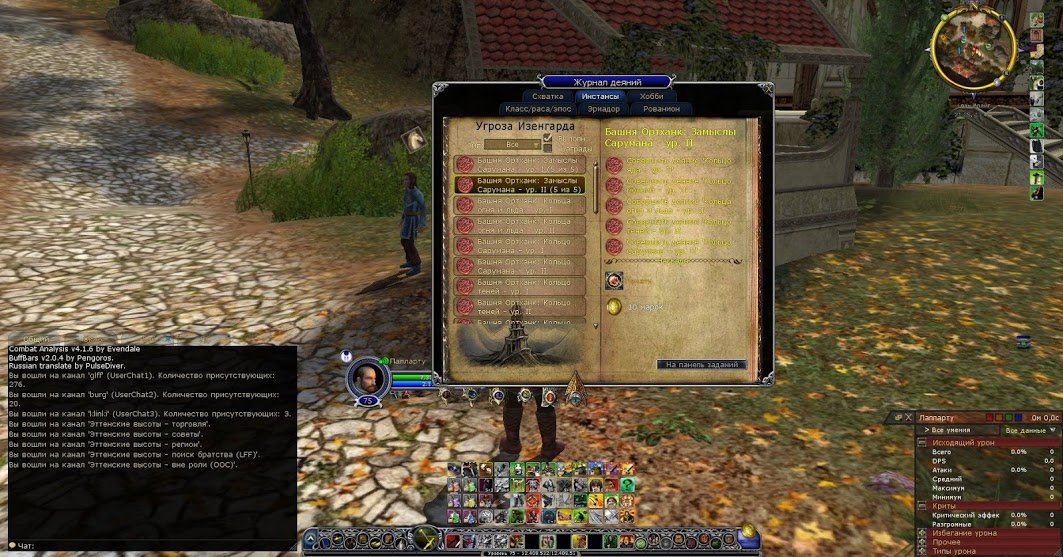Open the Рованион deeds tab
Image resolution: width=1063 pixels, height=557 pixels.
coord(661,109)
